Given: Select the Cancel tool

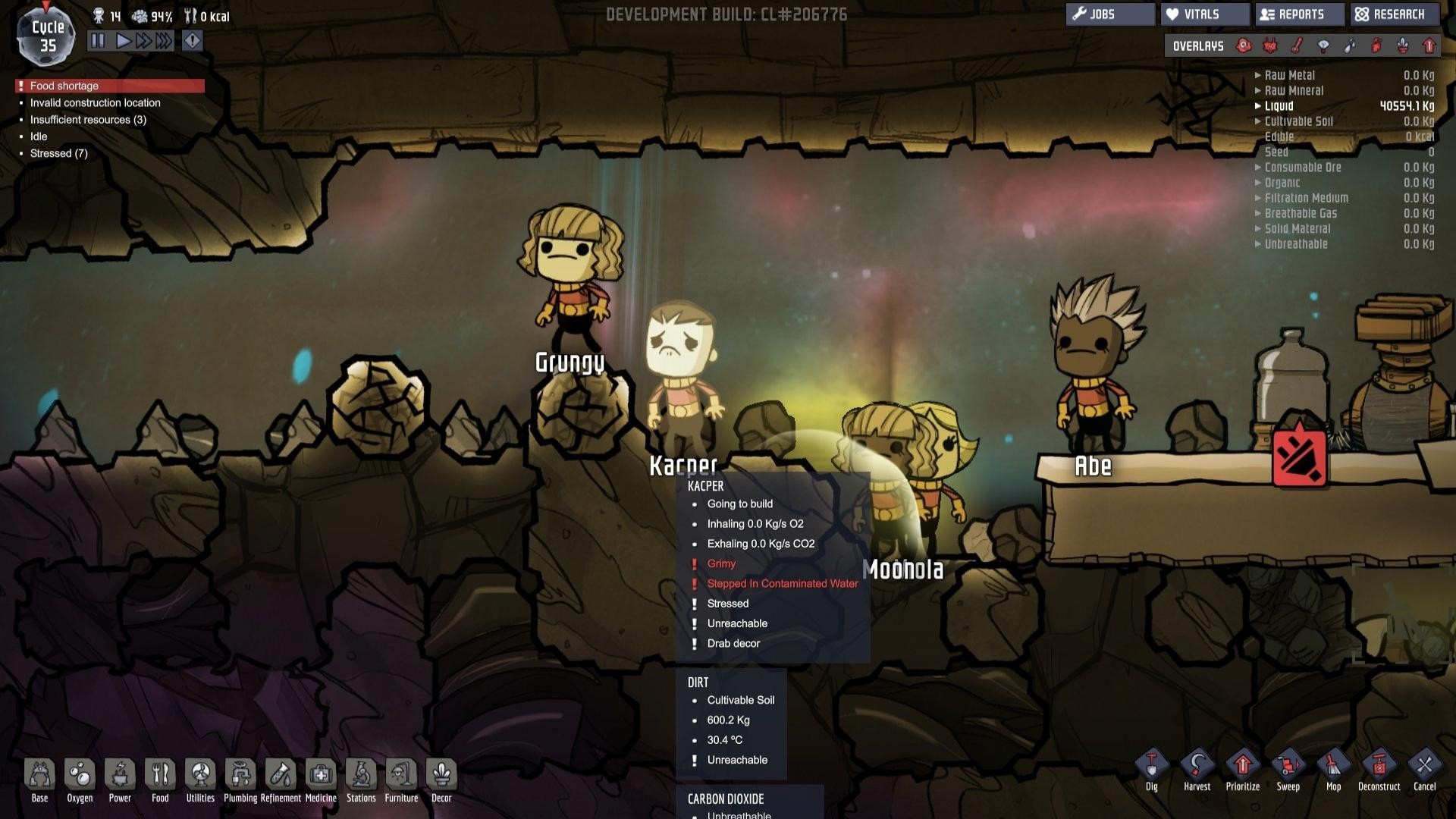Looking at the screenshot, I should click(x=1424, y=770).
